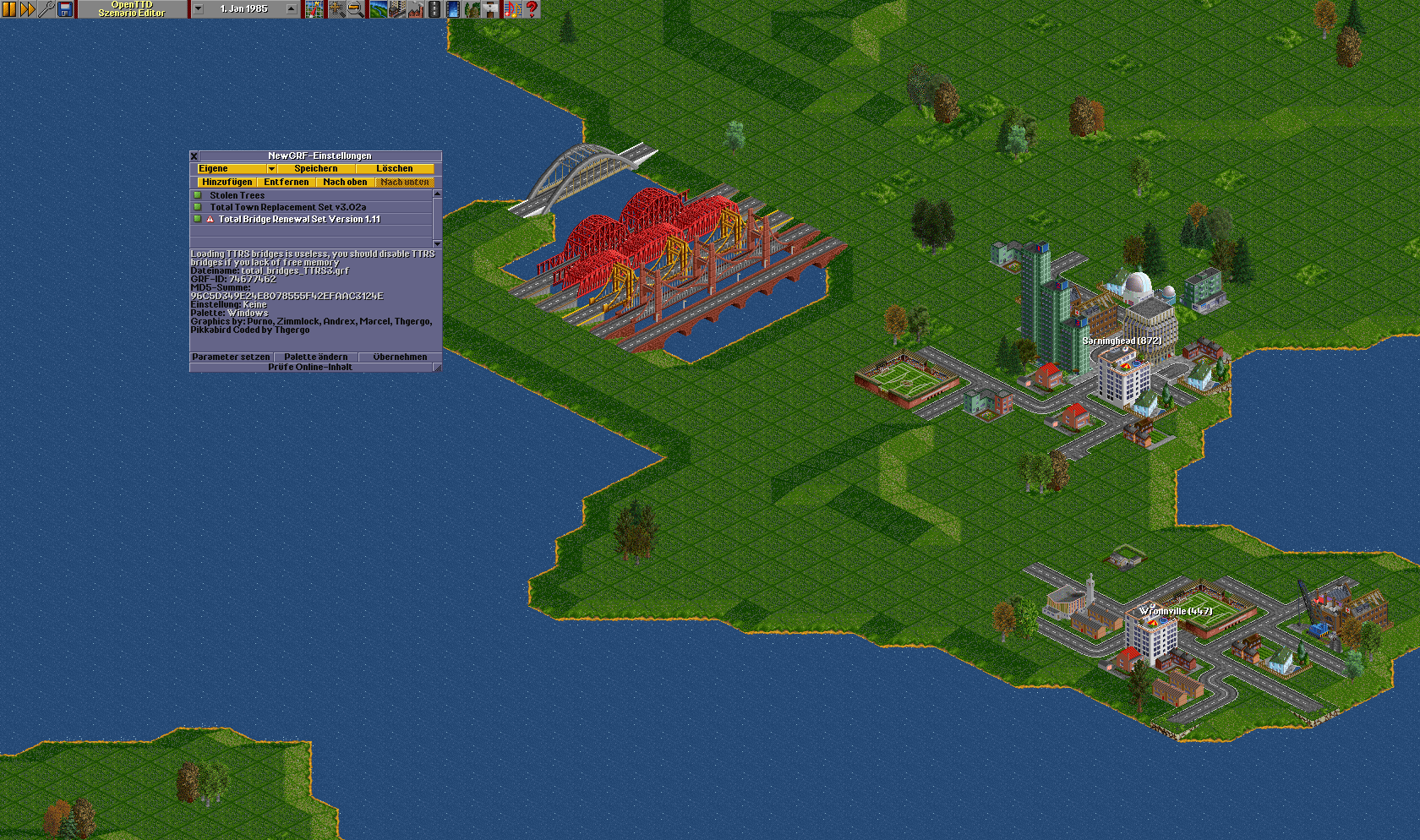Move selected NewGRF with Nach oben
1420x840 pixels.
345,183
